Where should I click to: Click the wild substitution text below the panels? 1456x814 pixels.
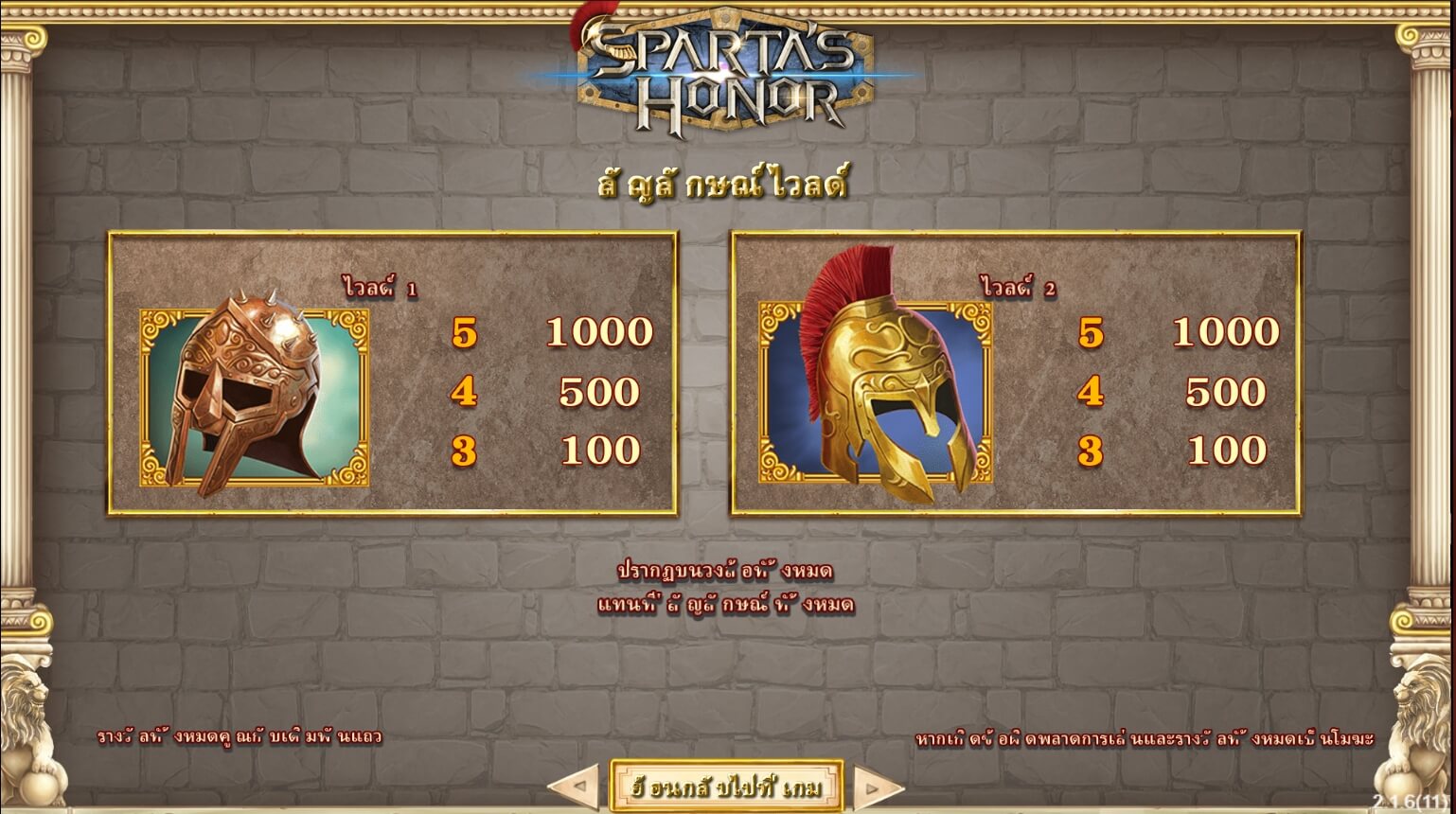(x=727, y=589)
